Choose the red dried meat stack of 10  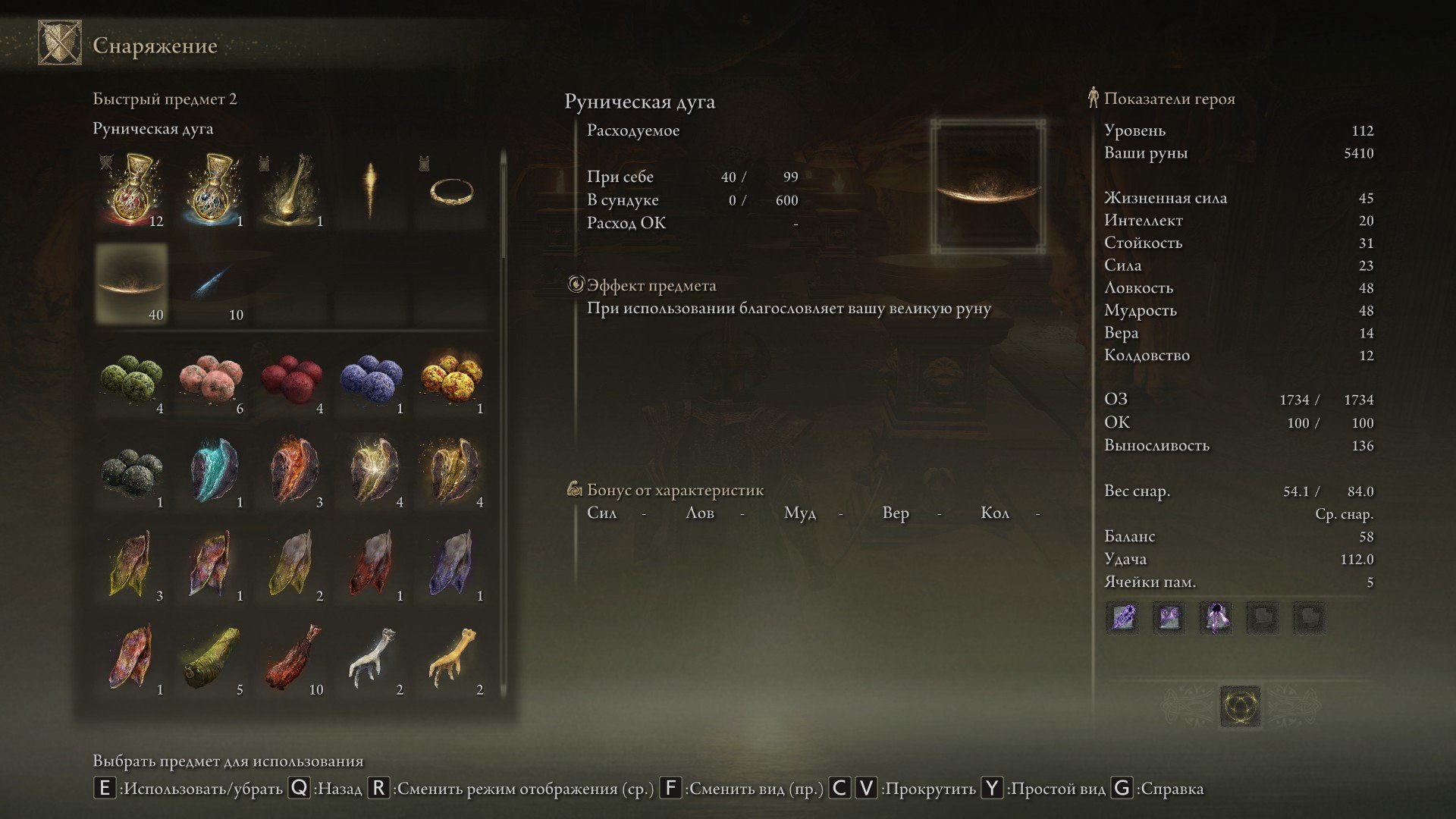click(x=292, y=658)
